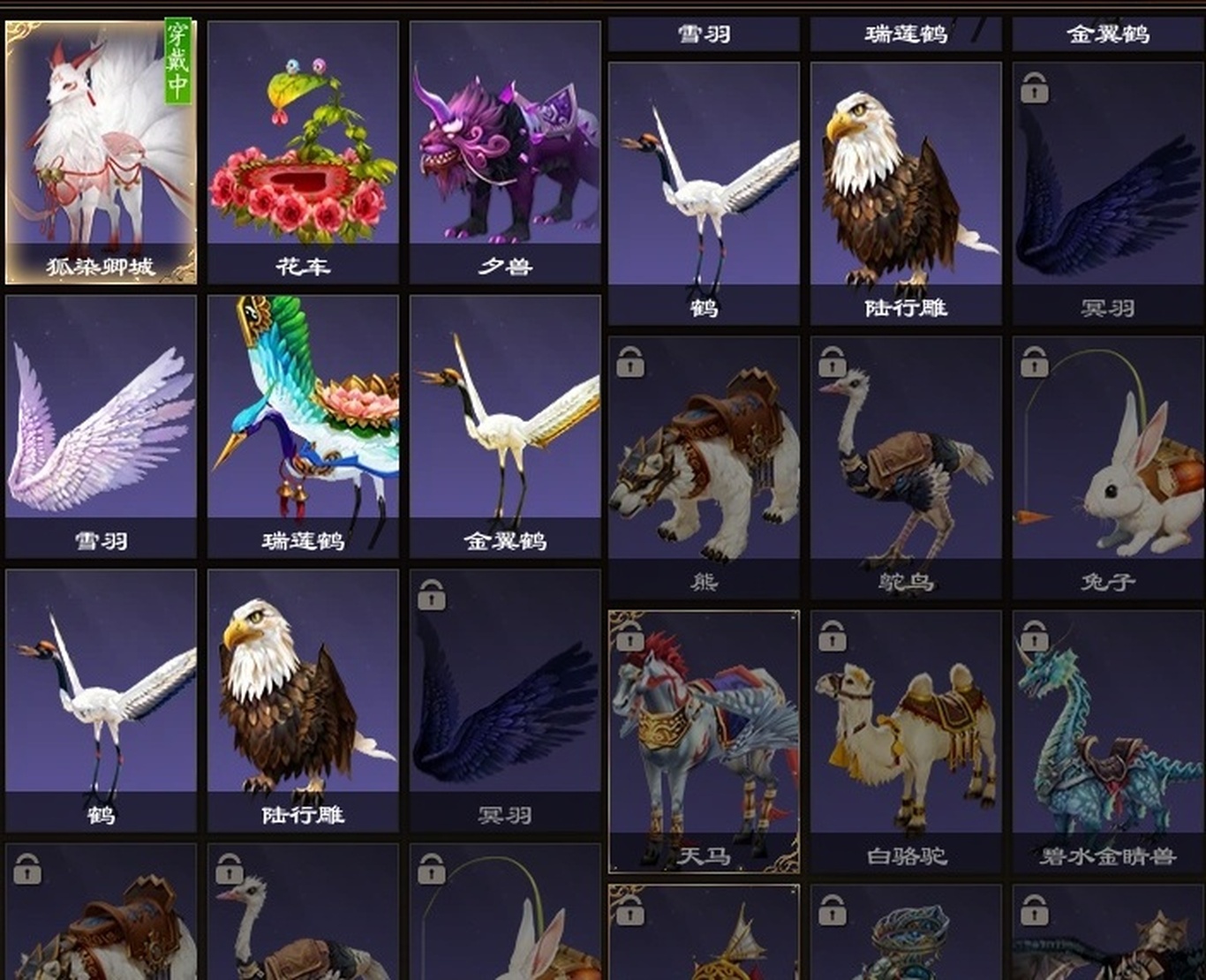The width and height of the screenshot is (1206, 980).
Task: Pick the purple 夕兽 beast mount
Action: click(505, 152)
